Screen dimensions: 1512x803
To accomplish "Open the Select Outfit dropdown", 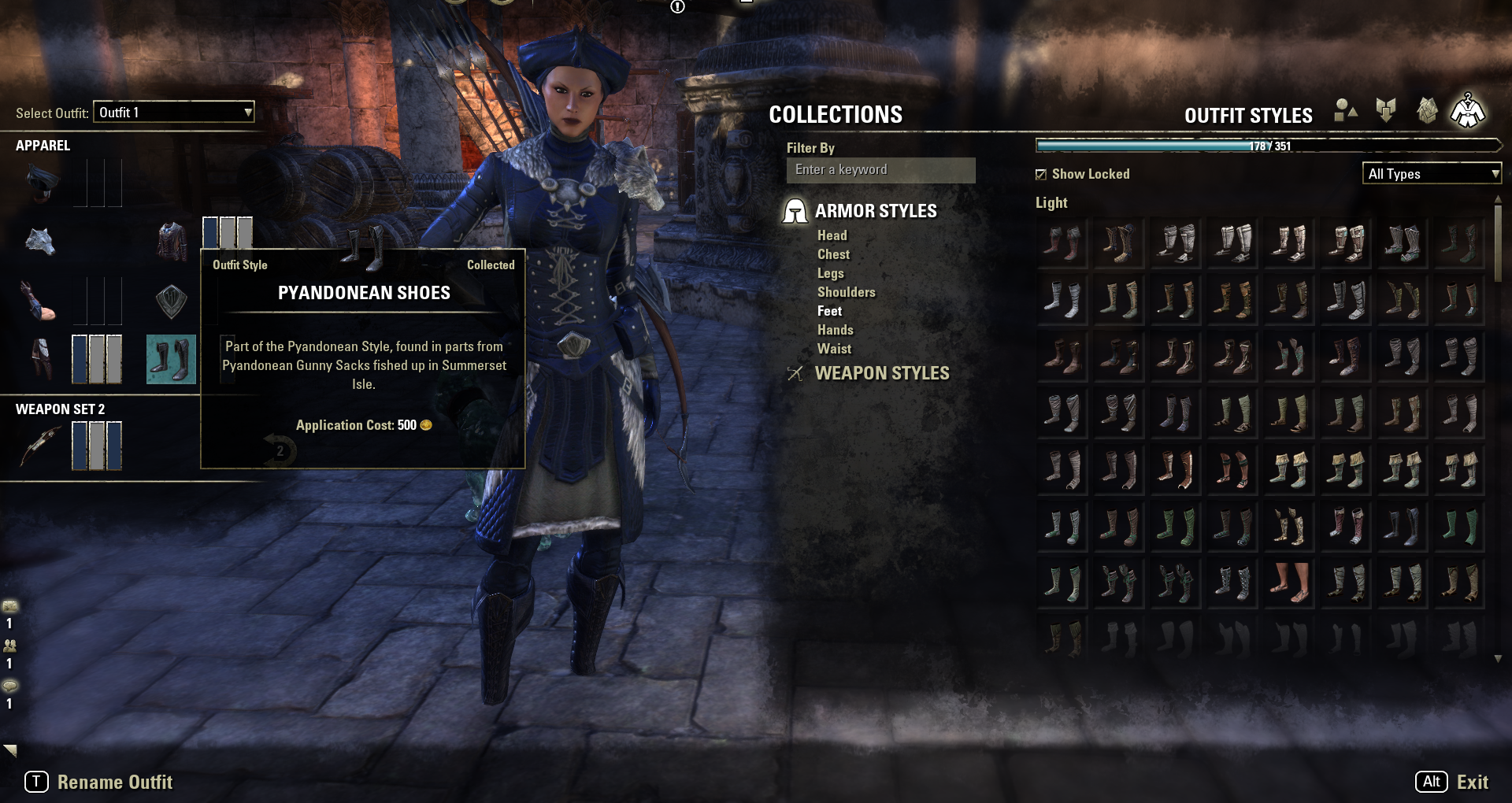I will 174,112.
